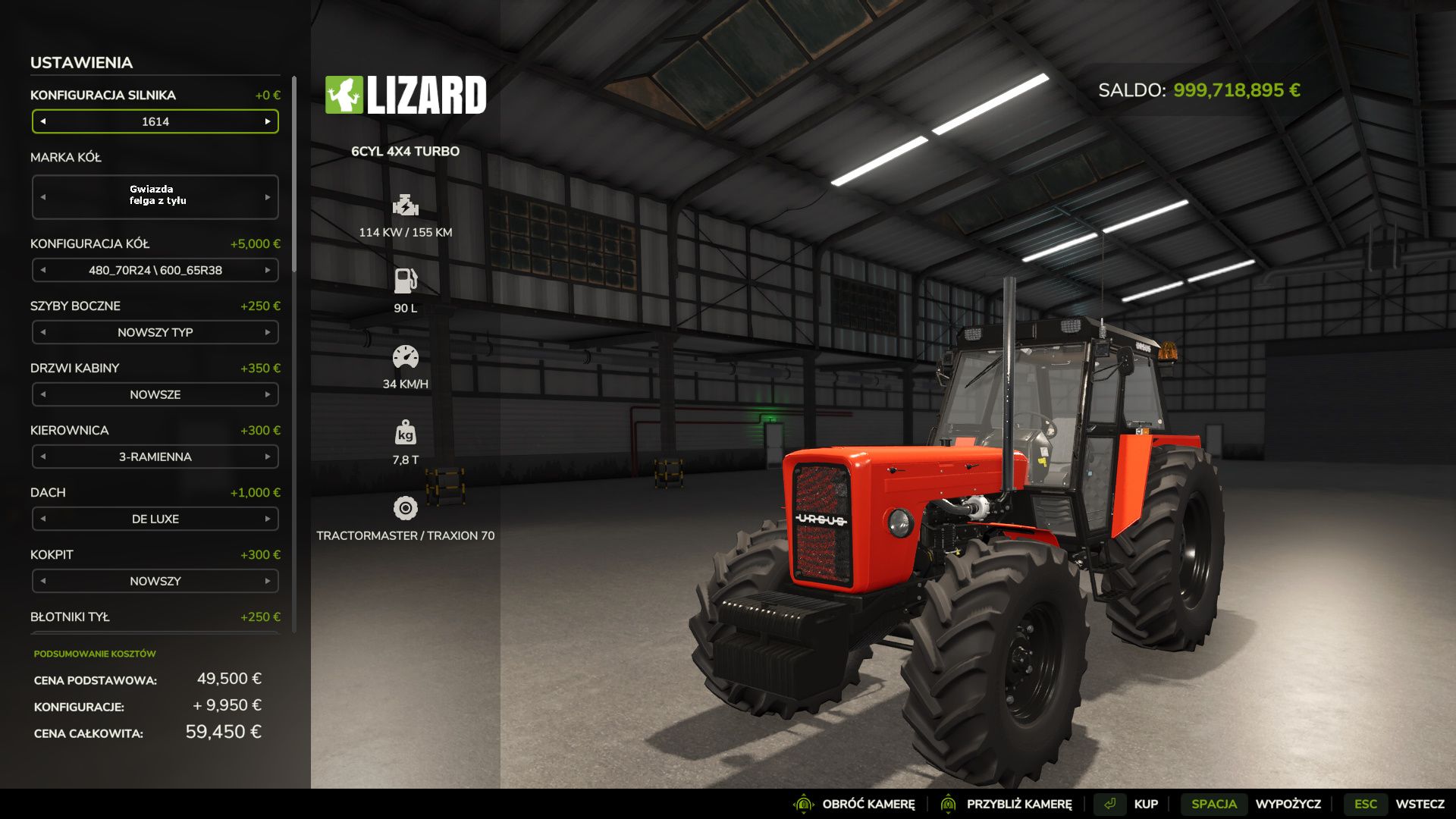Select next KIEROWNICA option after 3-RAMIENNA
The height and width of the screenshot is (819, 1456).
267,457
